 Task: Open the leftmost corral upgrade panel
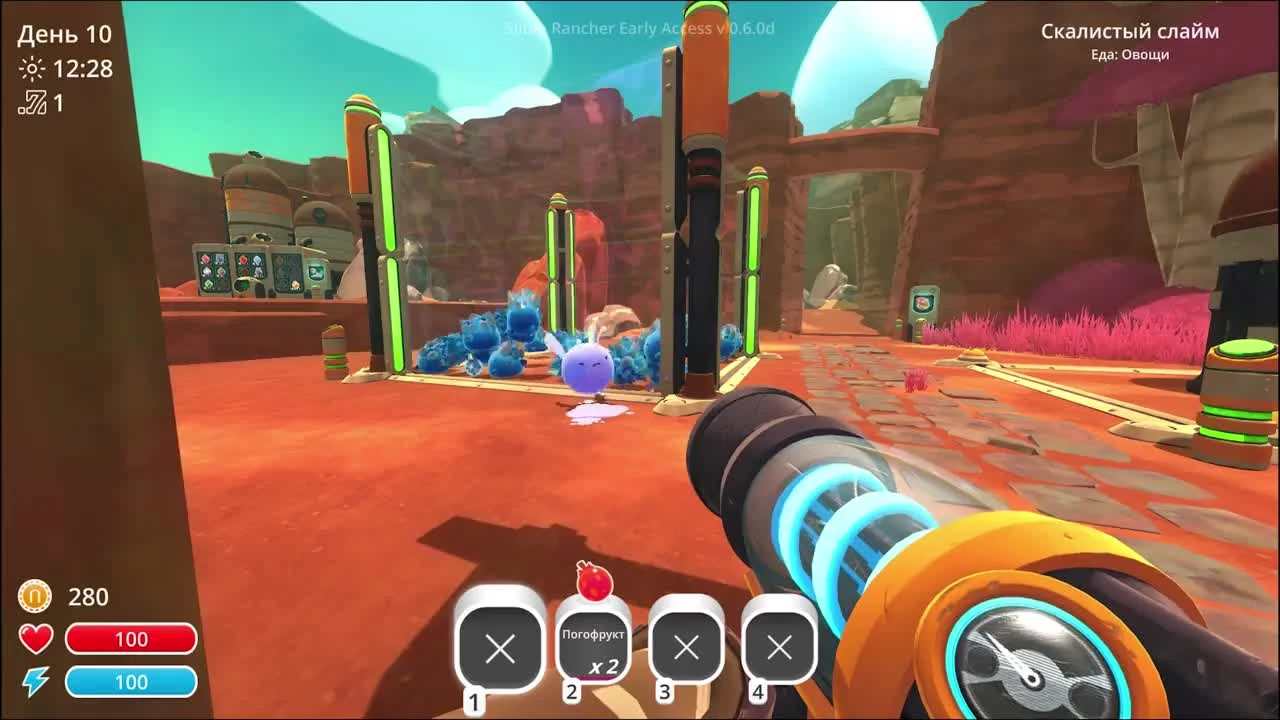tap(214, 270)
